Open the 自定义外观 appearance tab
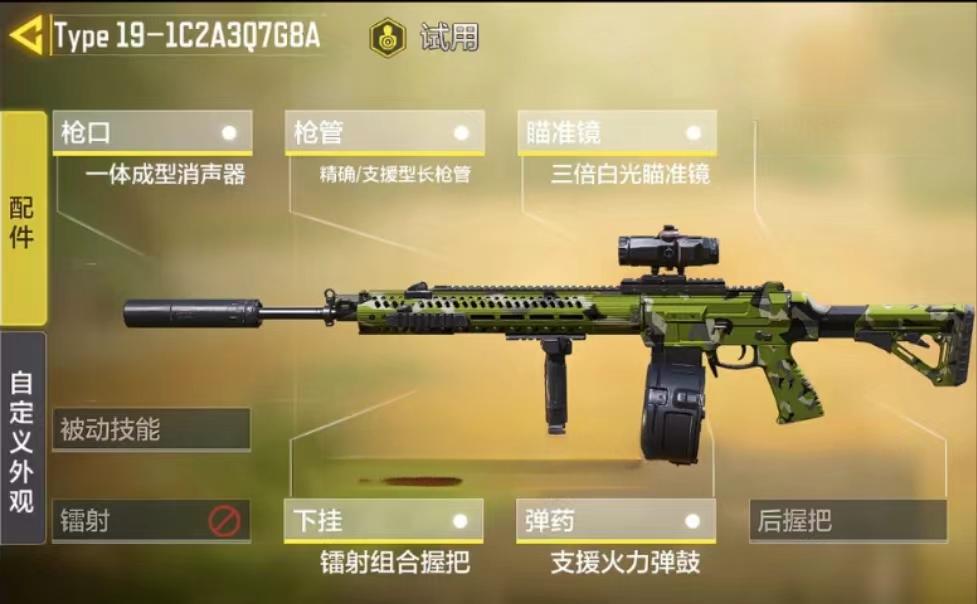The height and width of the screenshot is (604, 977). click(23, 438)
